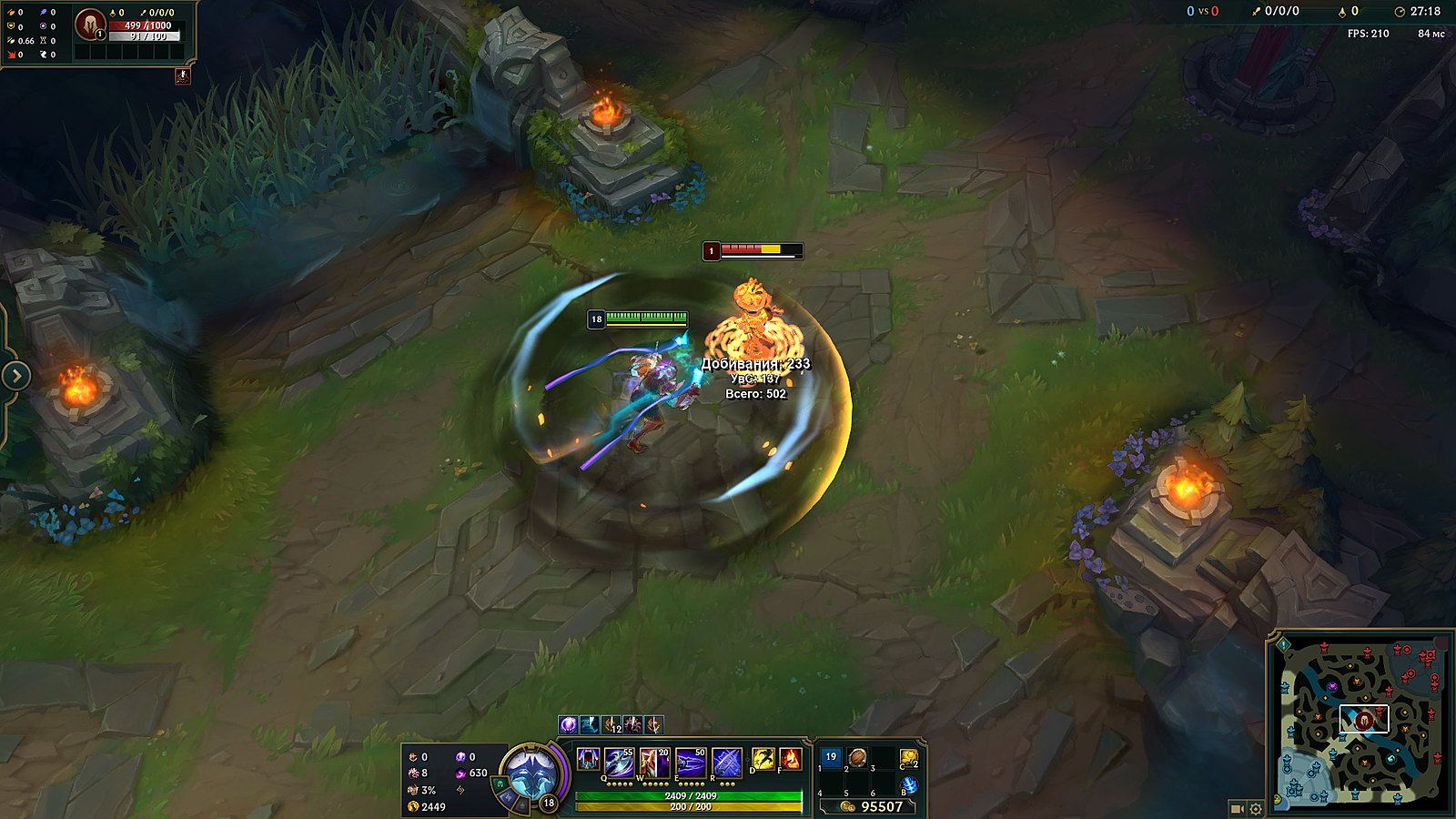Cast the Flash summoner spell on D
Viewport: 1456px width, 819px height.
coord(763,759)
